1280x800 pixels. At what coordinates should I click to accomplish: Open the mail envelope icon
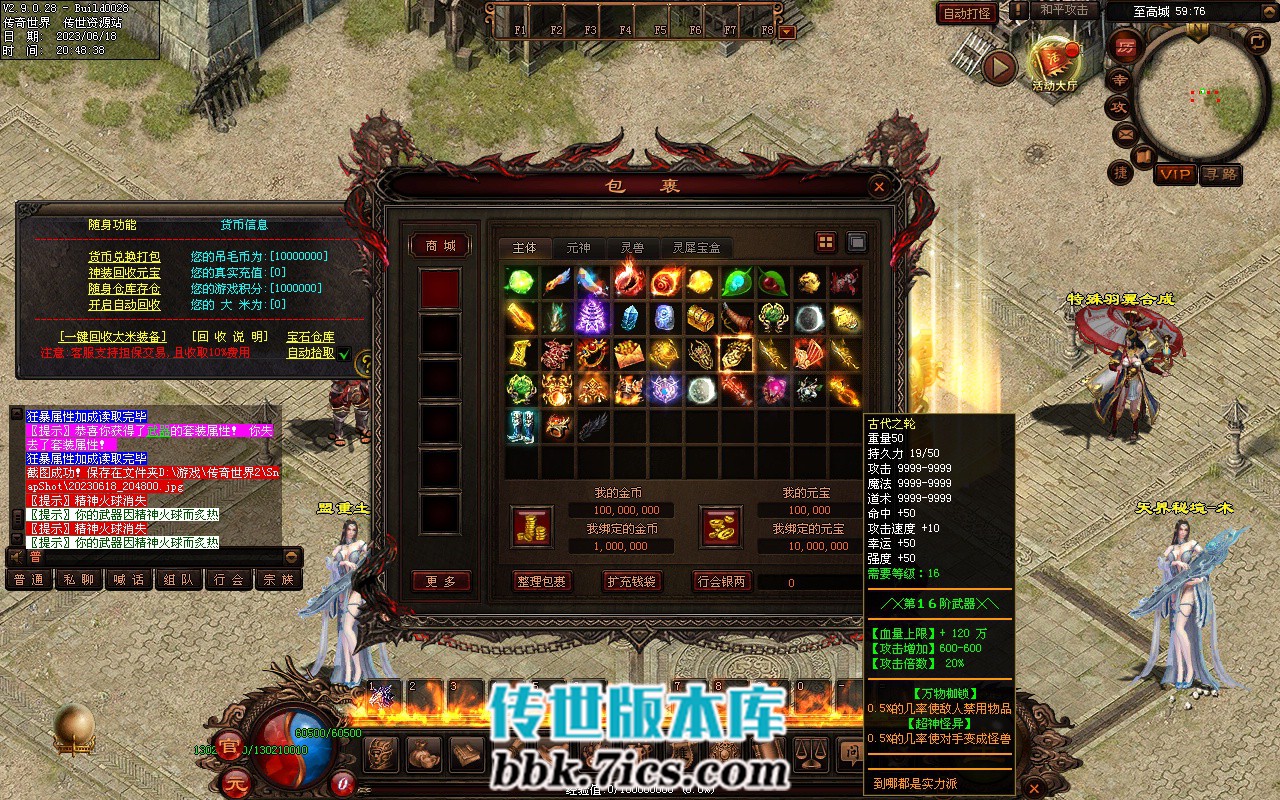(x=1126, y=133)
